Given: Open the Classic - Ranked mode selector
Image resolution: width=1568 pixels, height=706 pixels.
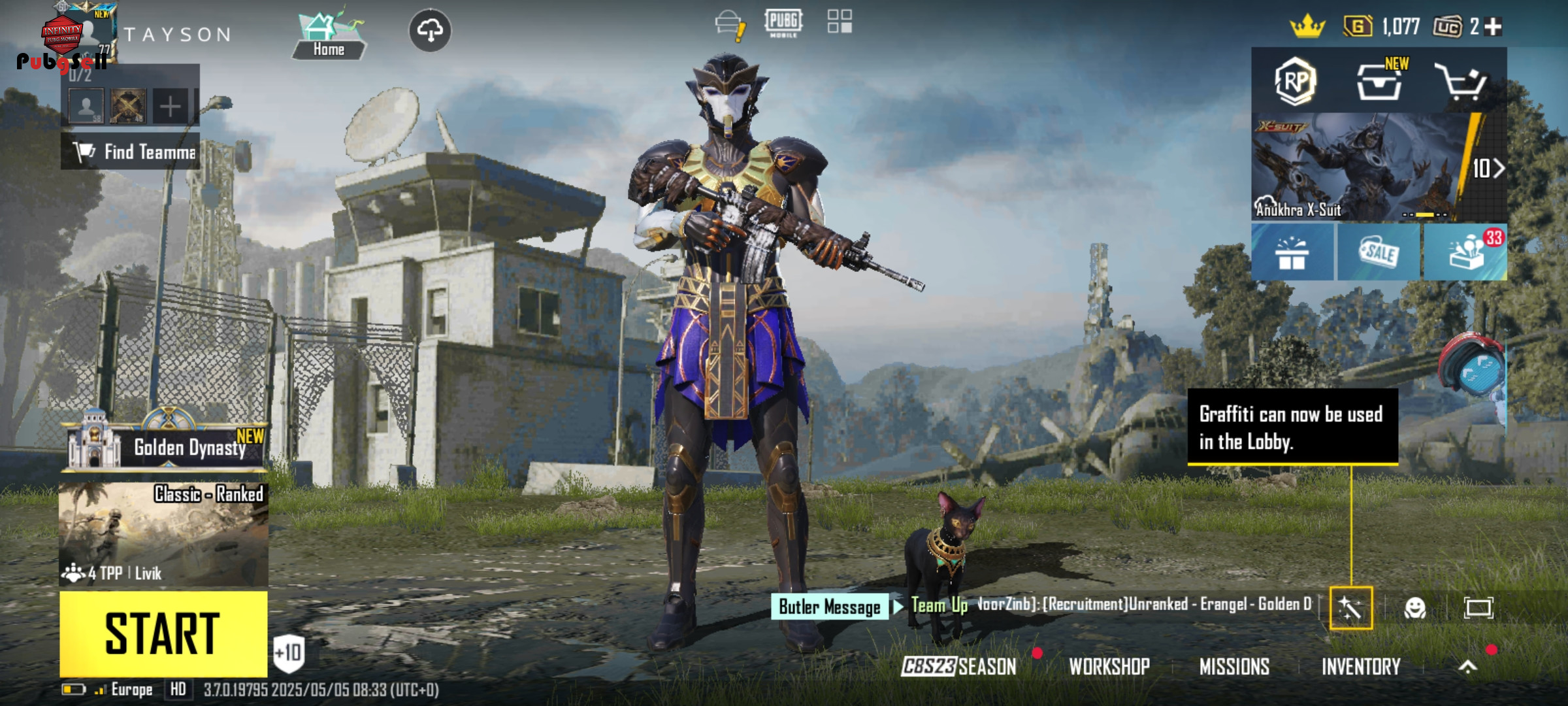Looking at the screenshot, I should [163, 534].
